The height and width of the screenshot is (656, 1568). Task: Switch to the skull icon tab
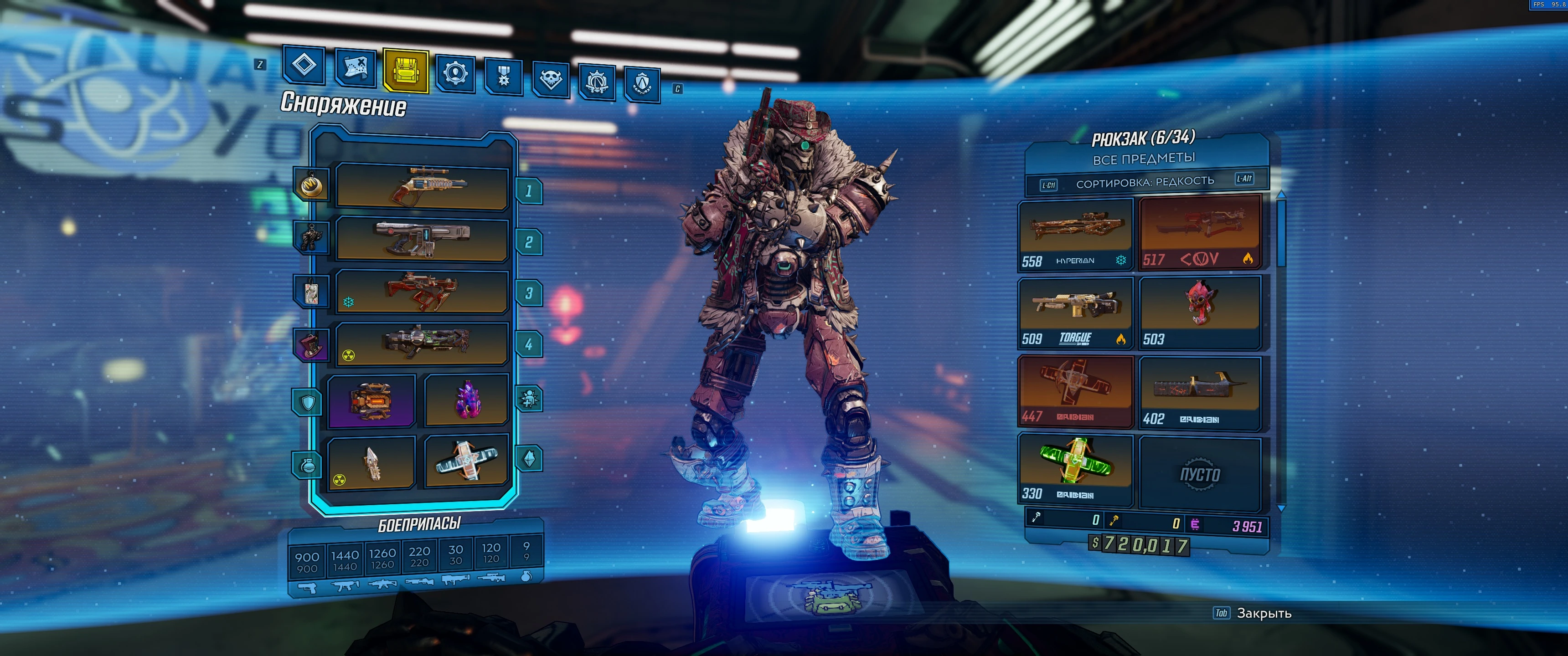pyautogui.click(x=550, y=79)
